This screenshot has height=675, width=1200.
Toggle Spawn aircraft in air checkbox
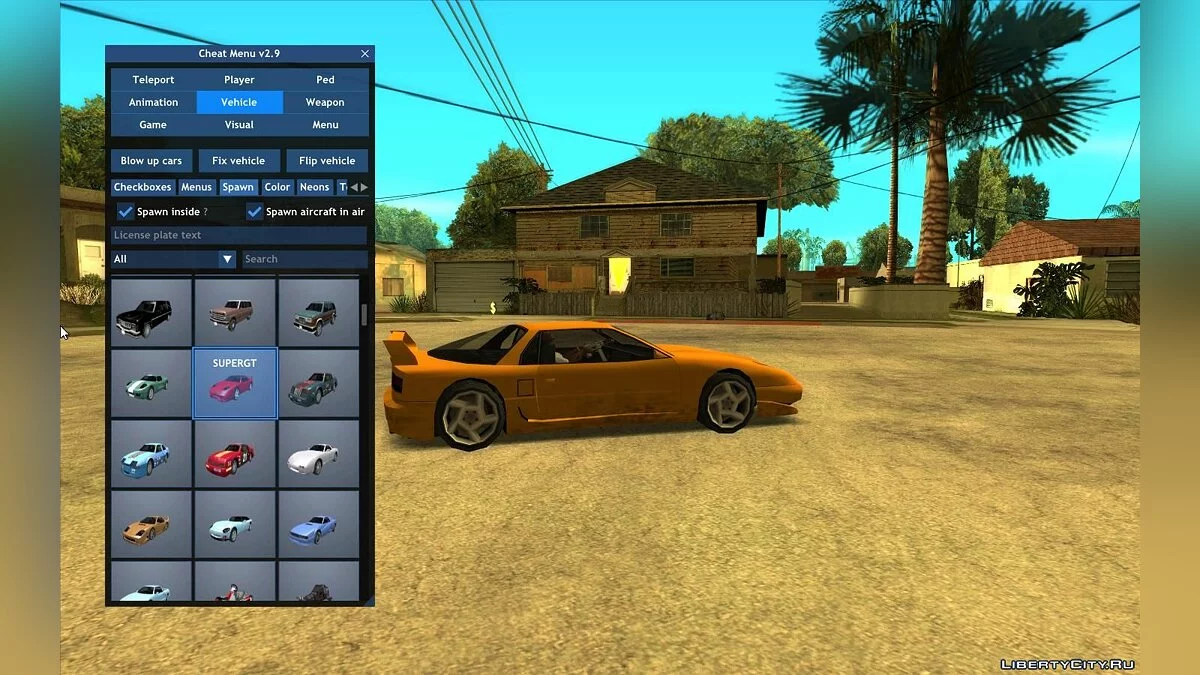[x=255, y=212]
